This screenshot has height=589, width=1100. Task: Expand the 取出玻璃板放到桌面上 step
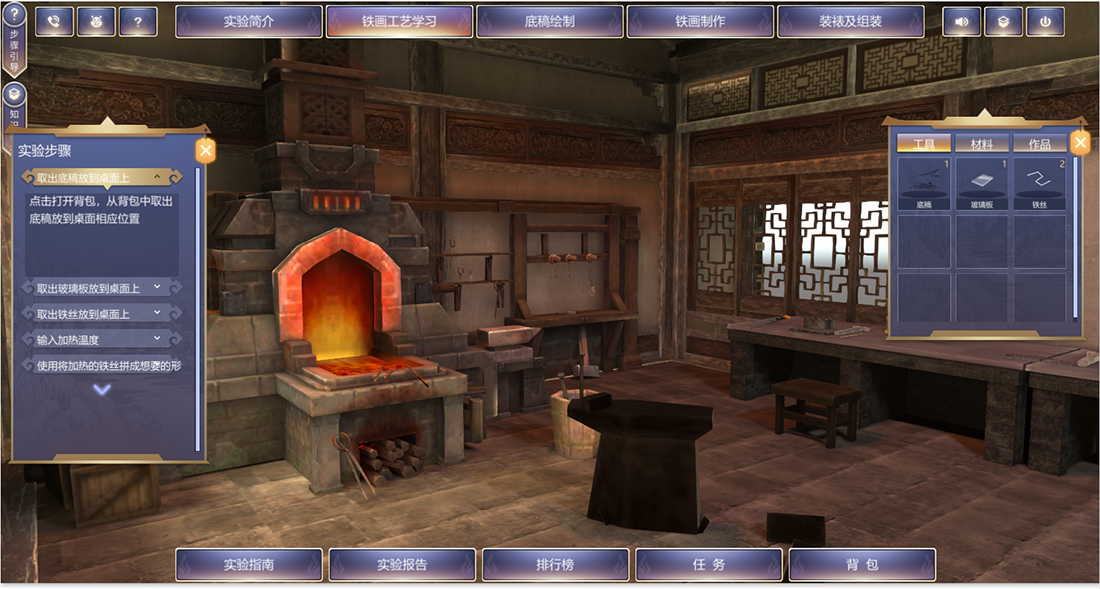100,288
